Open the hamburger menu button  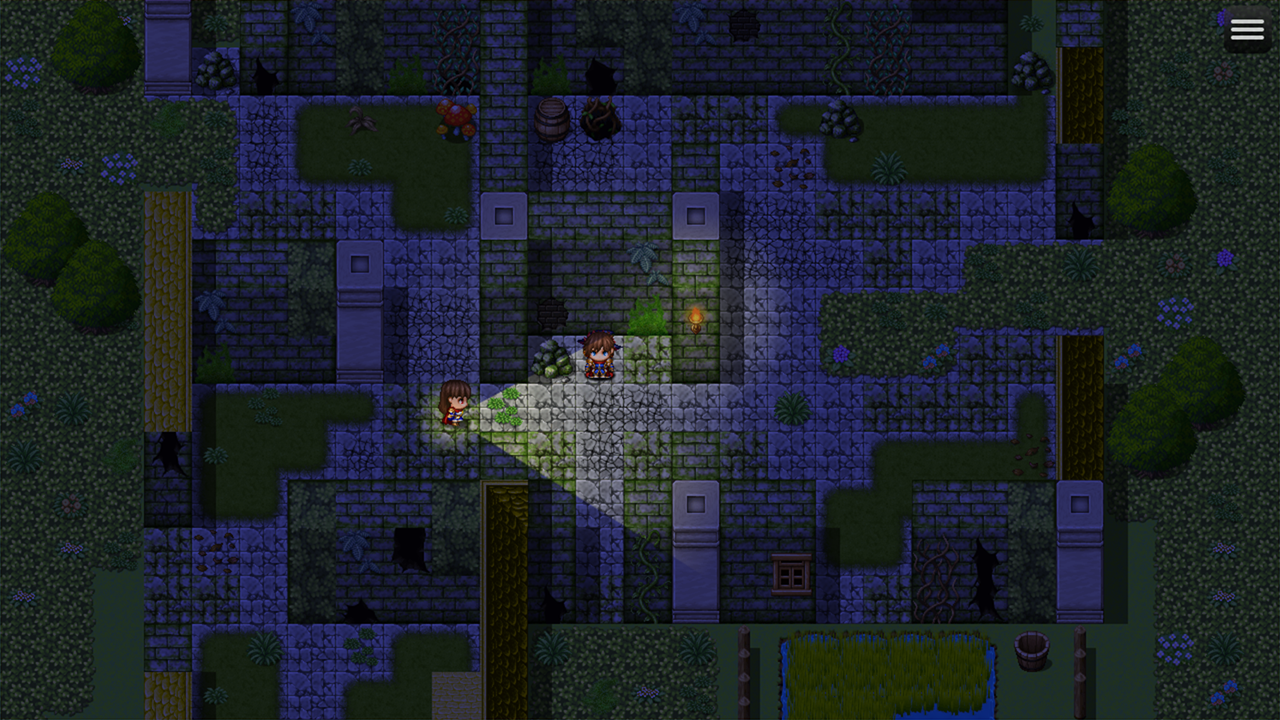[x=1247, y=30]
